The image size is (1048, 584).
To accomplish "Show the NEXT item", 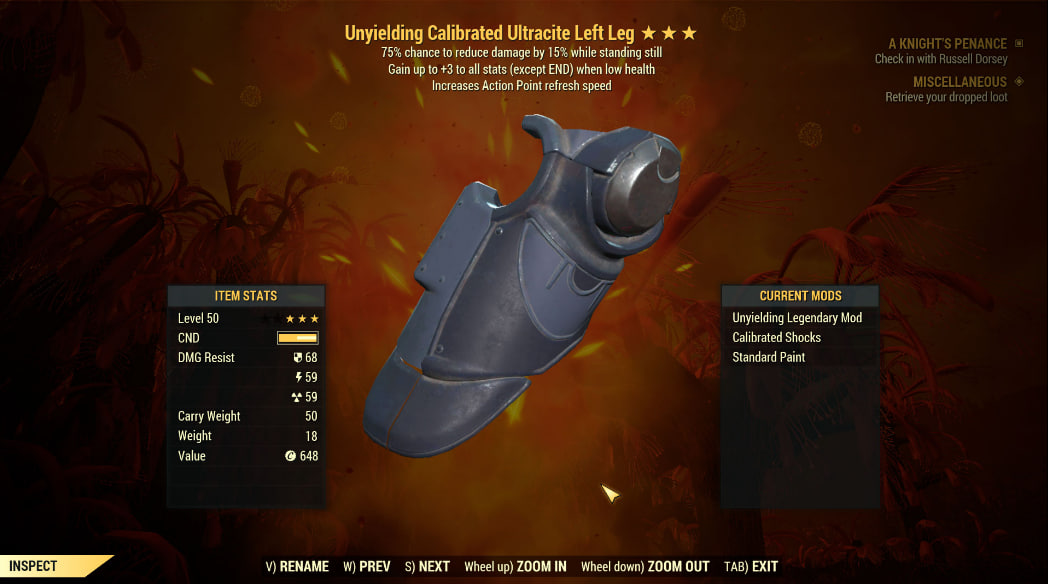I will coord(427,566).
